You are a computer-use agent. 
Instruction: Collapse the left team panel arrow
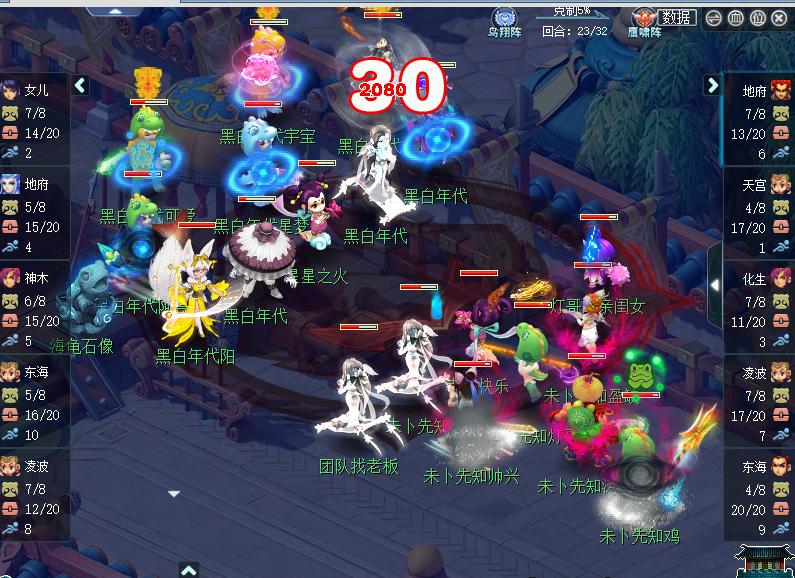pos(81,86)
